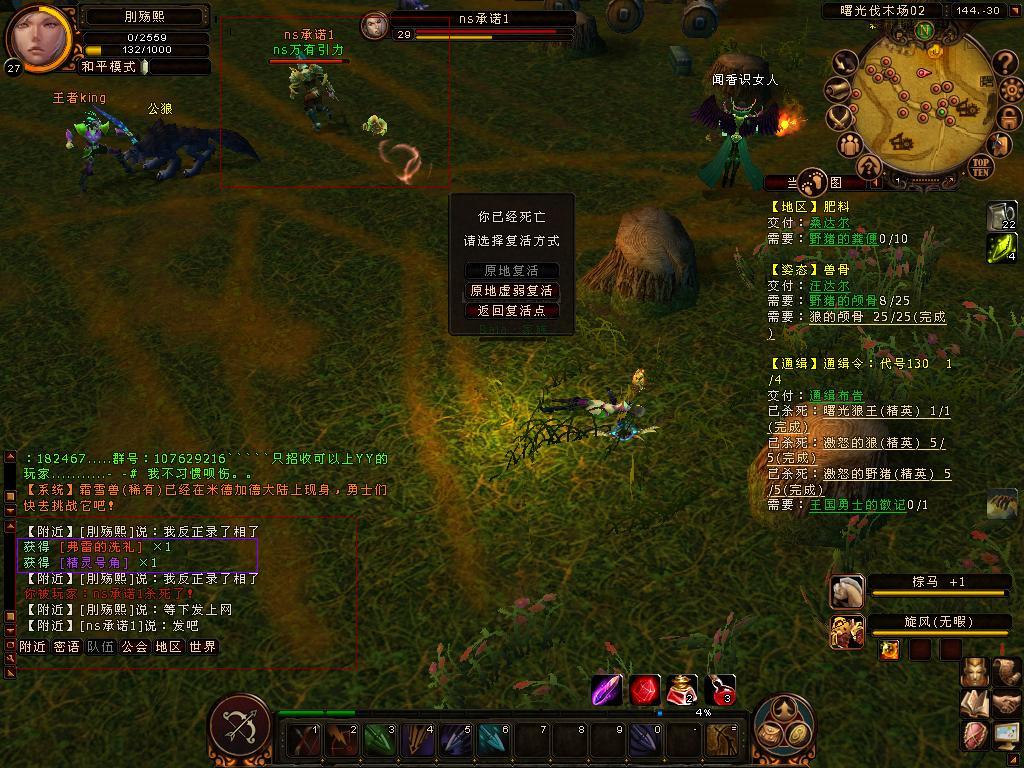Select the ns承诺1 target portrait
Image resolution: width=1024 pixels, height=768 pixels.
(x=375, y=25)
